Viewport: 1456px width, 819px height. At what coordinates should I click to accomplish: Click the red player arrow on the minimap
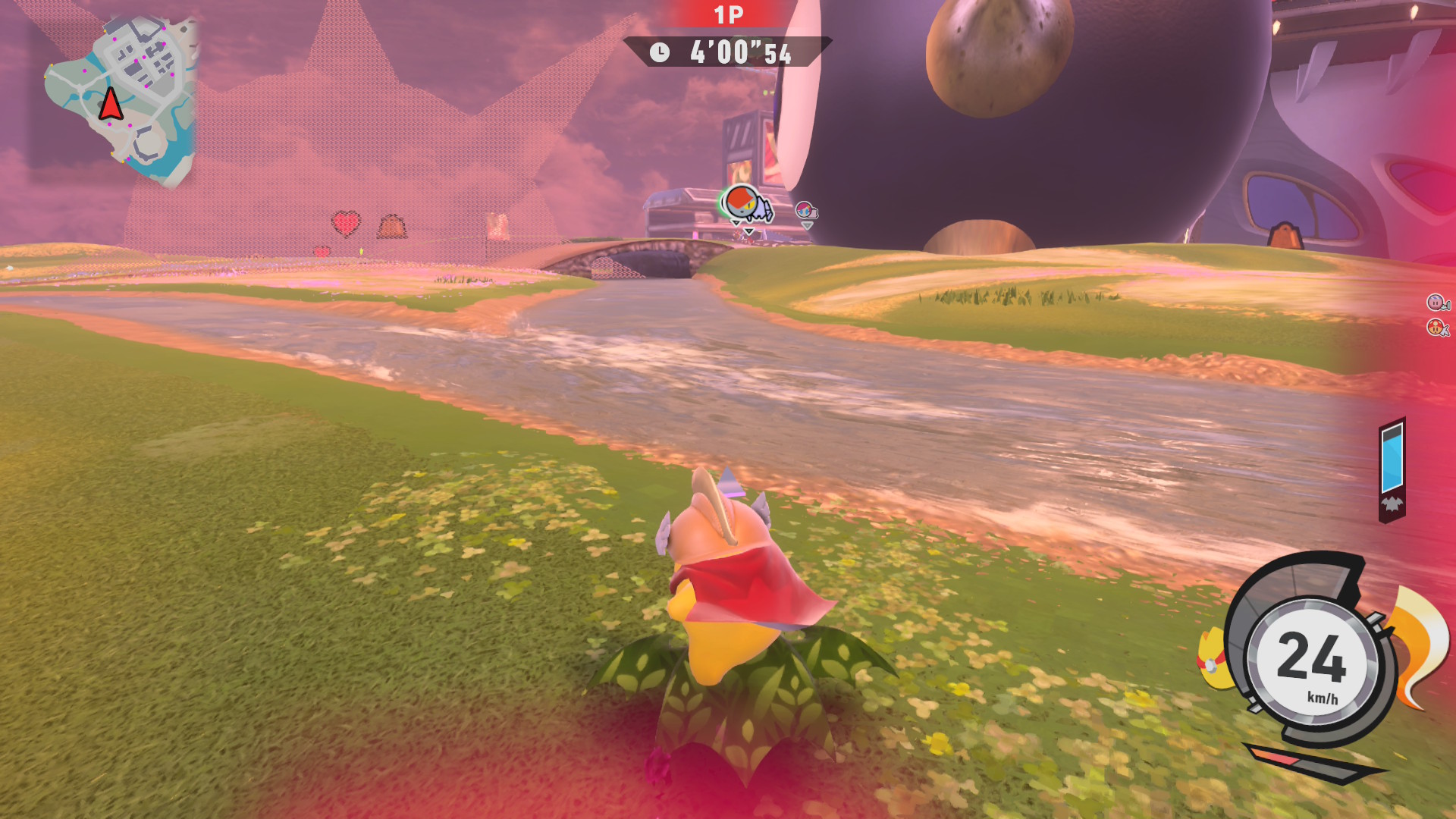[111, 105]
